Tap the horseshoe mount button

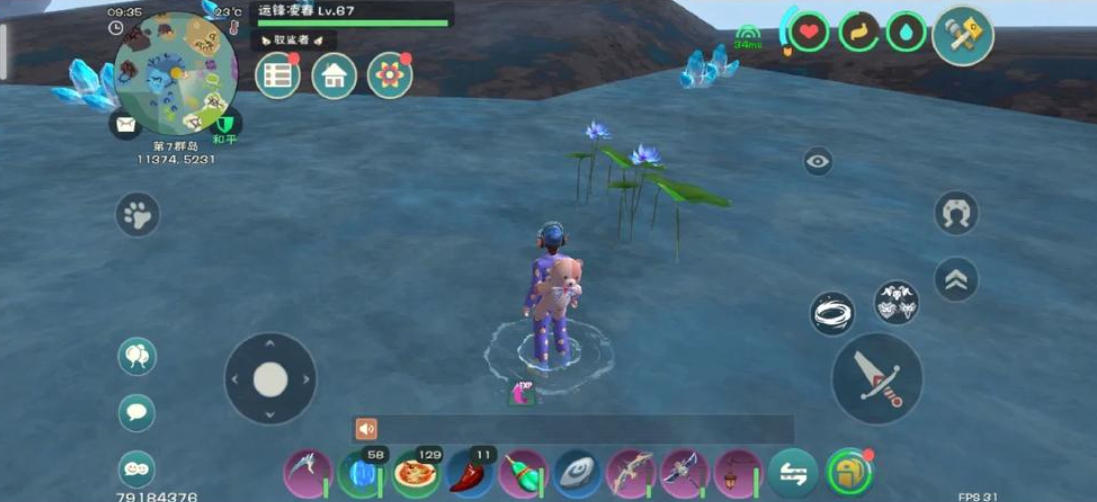coord(956,213)
